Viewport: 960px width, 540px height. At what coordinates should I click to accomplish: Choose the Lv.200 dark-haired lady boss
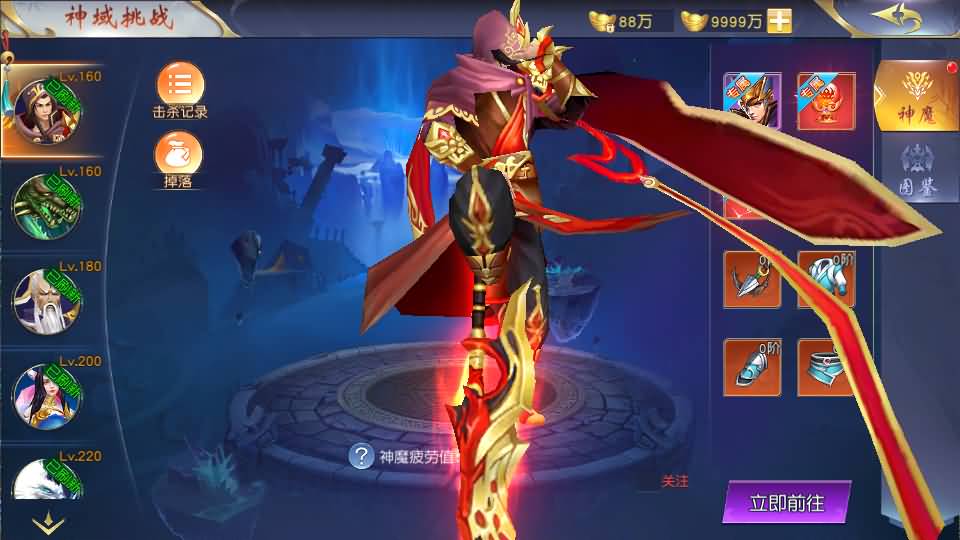coord(46,394)
